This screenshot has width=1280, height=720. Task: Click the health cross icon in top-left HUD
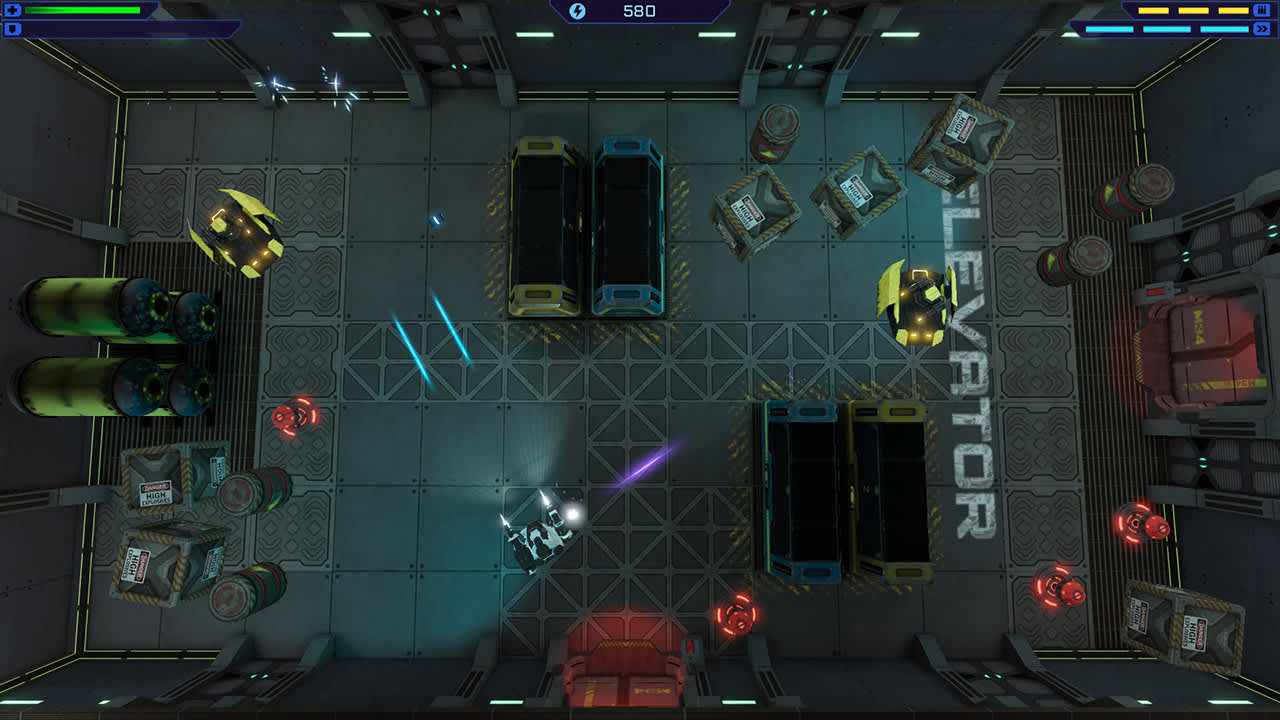[10, 10]
